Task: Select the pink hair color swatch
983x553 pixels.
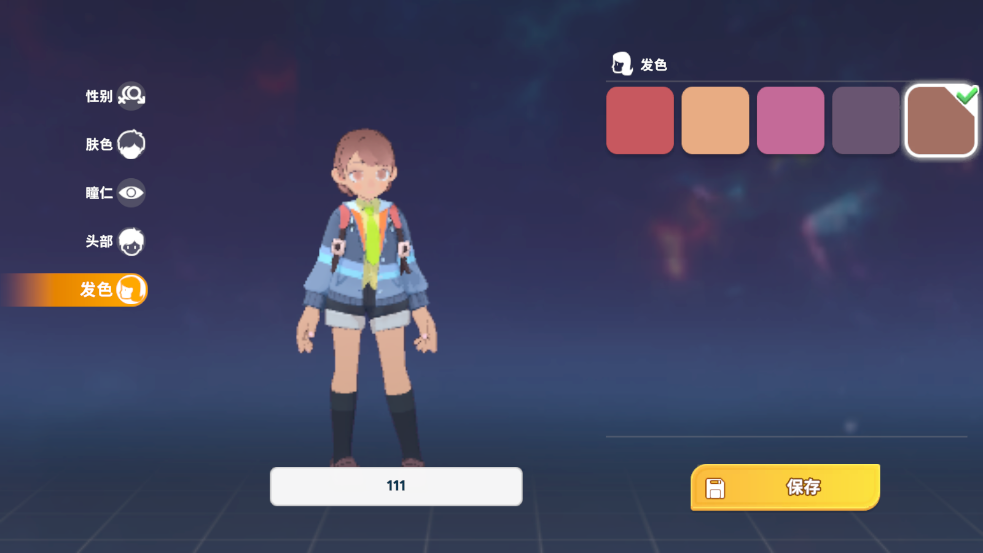Action: 790,120
